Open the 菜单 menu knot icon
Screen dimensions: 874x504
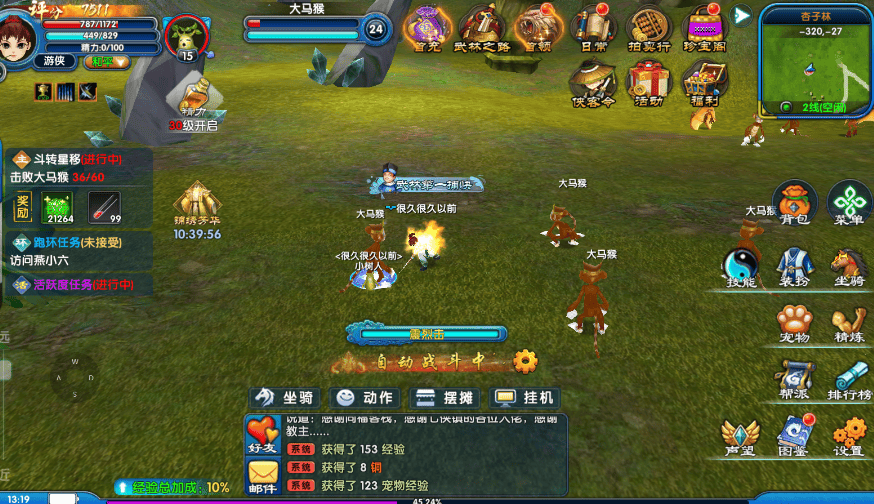[849, 201]
